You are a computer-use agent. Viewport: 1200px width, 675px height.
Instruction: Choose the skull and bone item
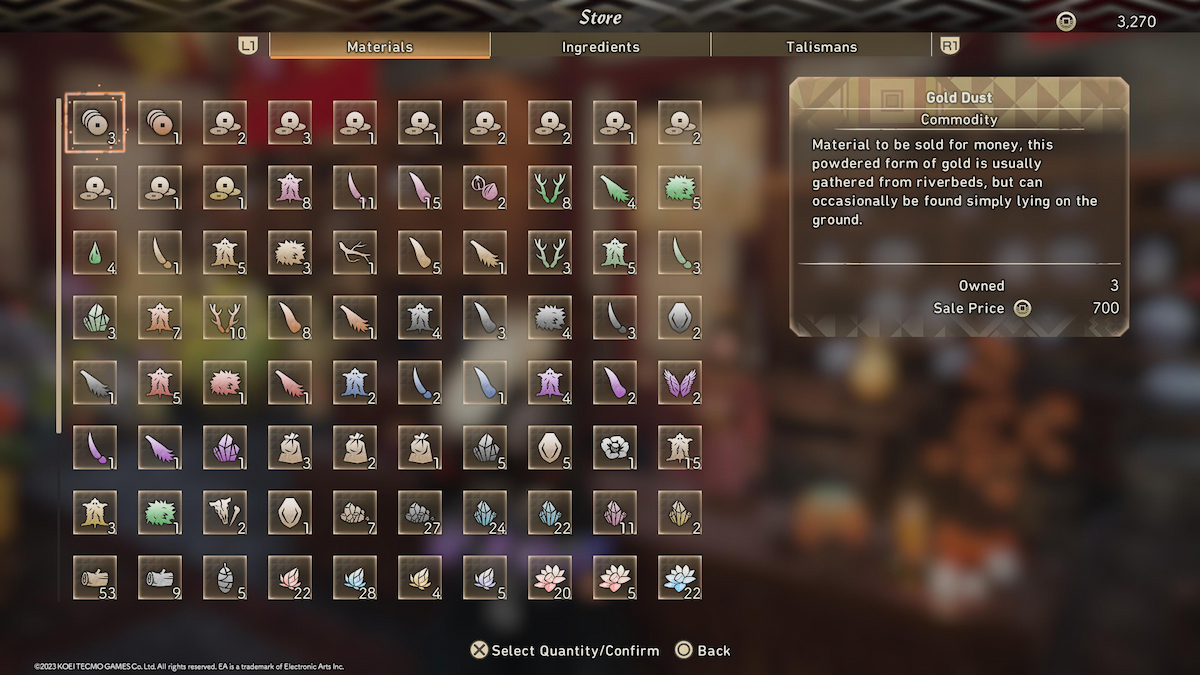(x=225, y=512)
